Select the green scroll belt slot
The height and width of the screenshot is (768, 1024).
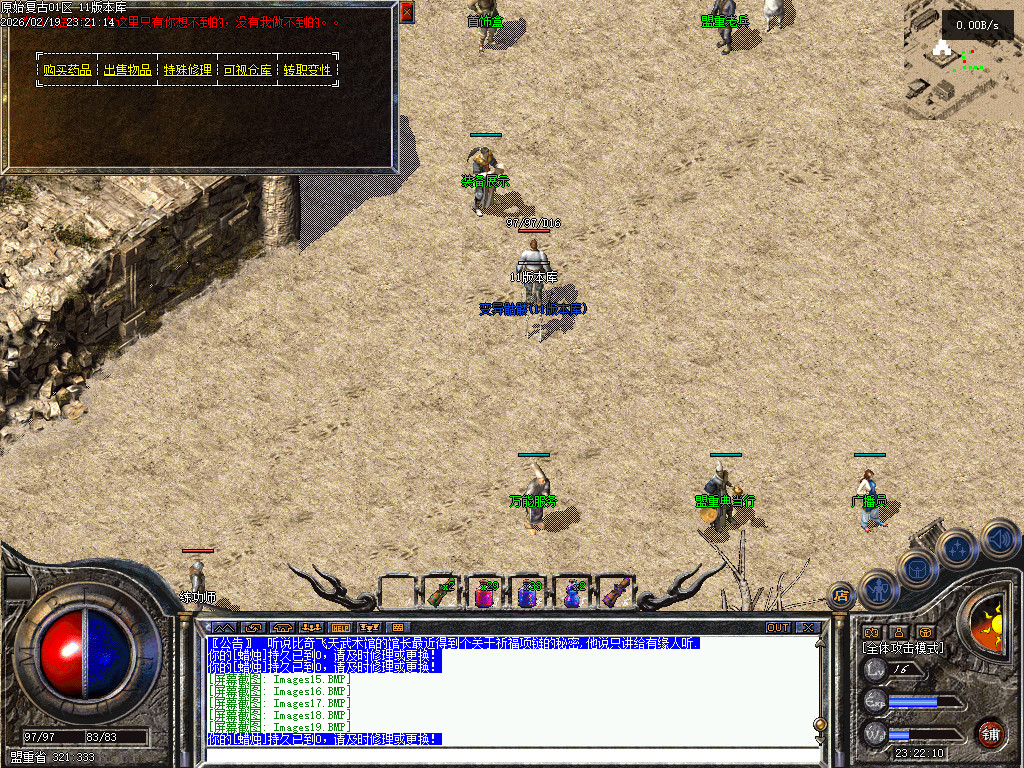[x=440, y=593]
